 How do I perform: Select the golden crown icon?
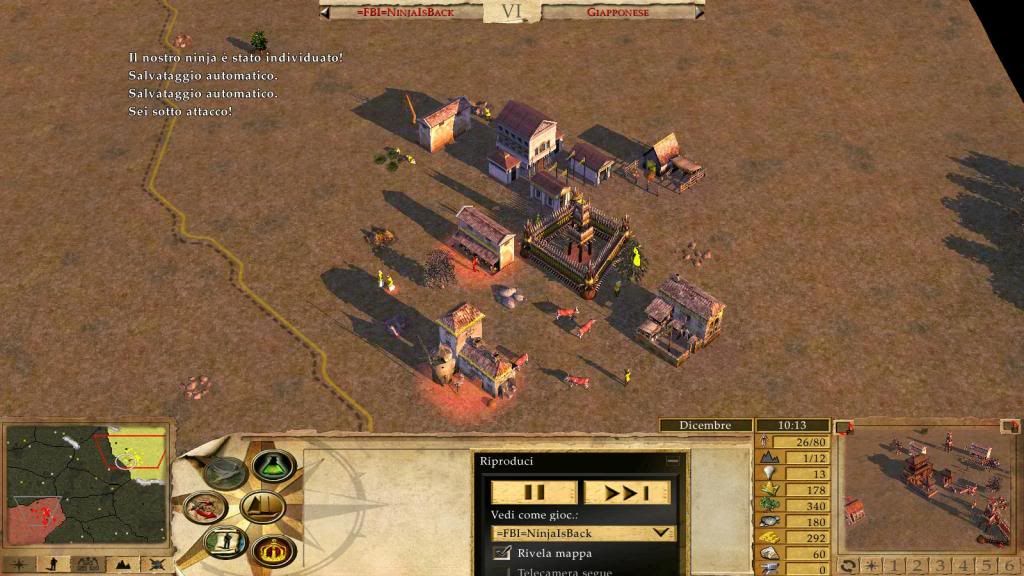coord(271,549)
